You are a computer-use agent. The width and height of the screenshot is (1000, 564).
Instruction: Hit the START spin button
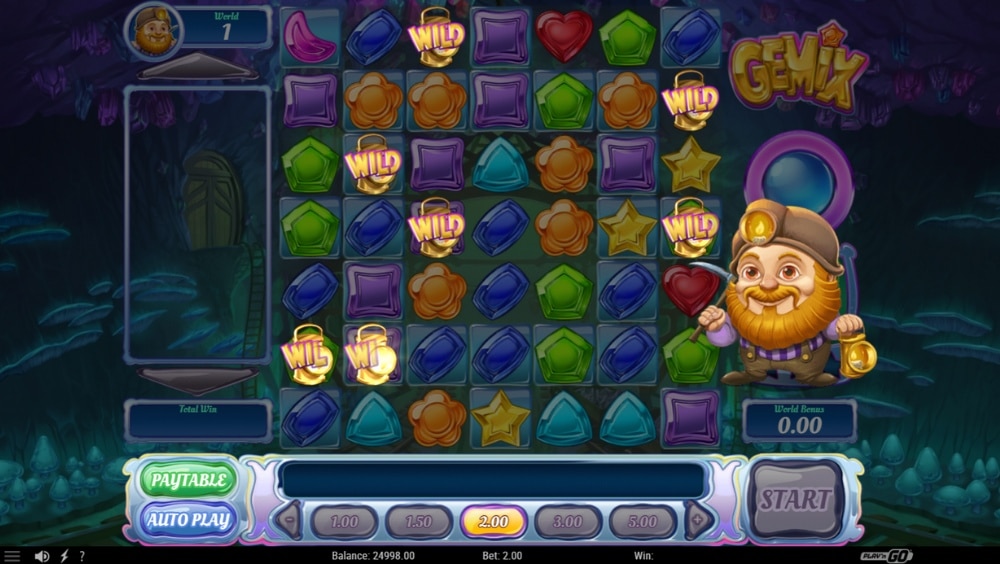[796, 499]
